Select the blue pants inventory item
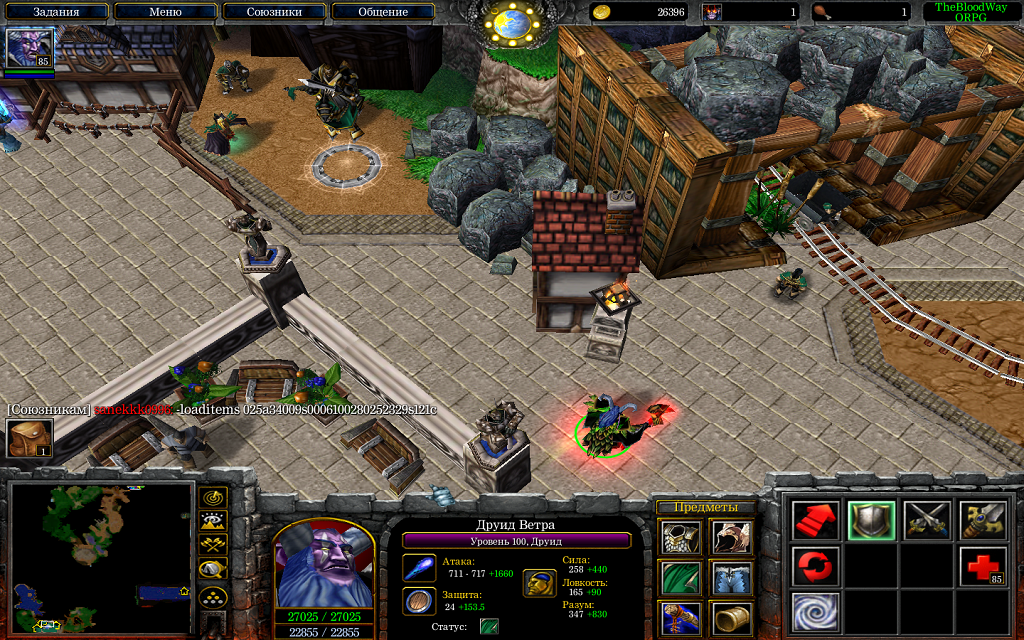Screen dimensions: 1024x640 click(x=731, y=579)
